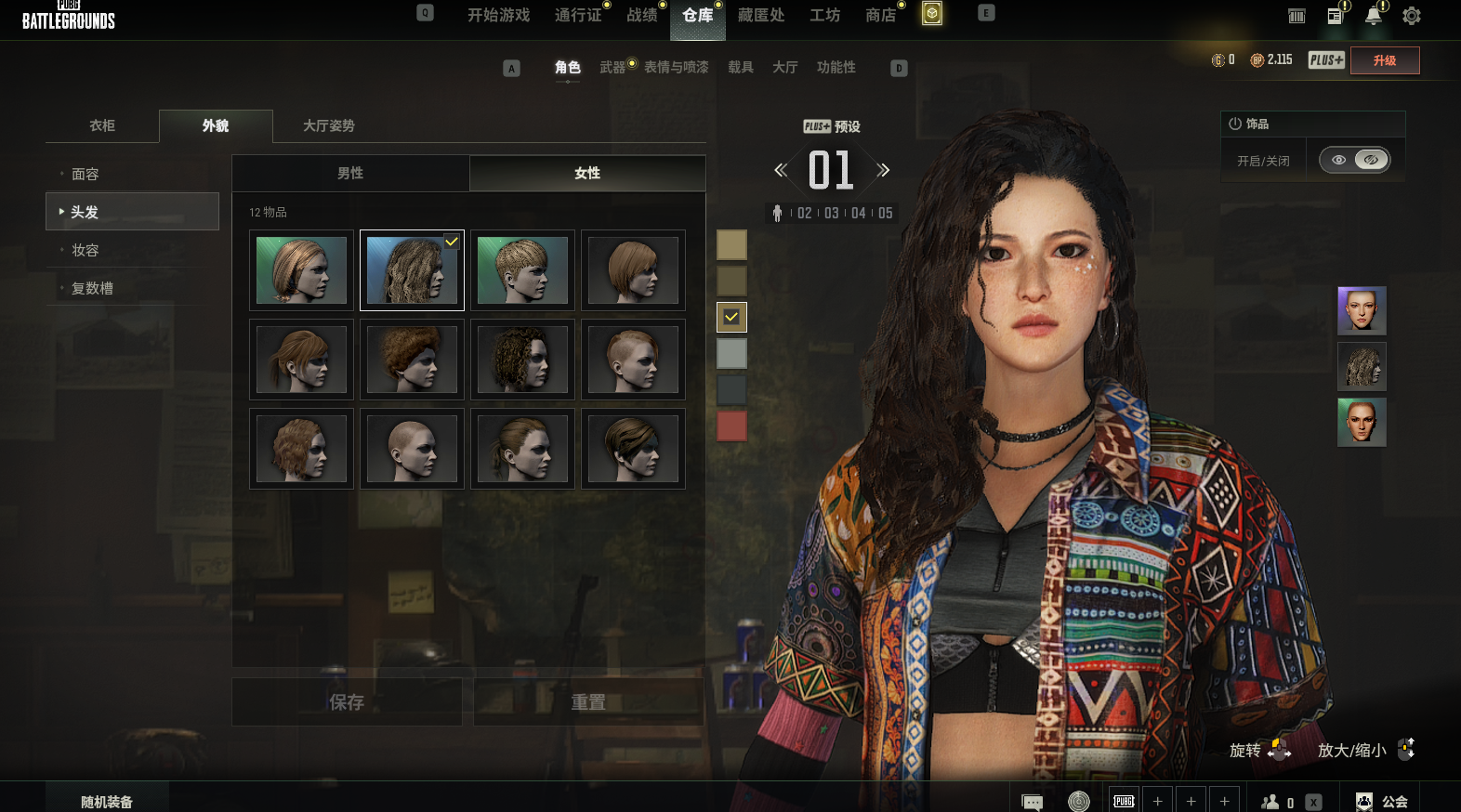Pick the red hair color swatch
Image resolution: width=1461 pixels, height=812 pixels.
pyautogui.click(x=731, y=426)
